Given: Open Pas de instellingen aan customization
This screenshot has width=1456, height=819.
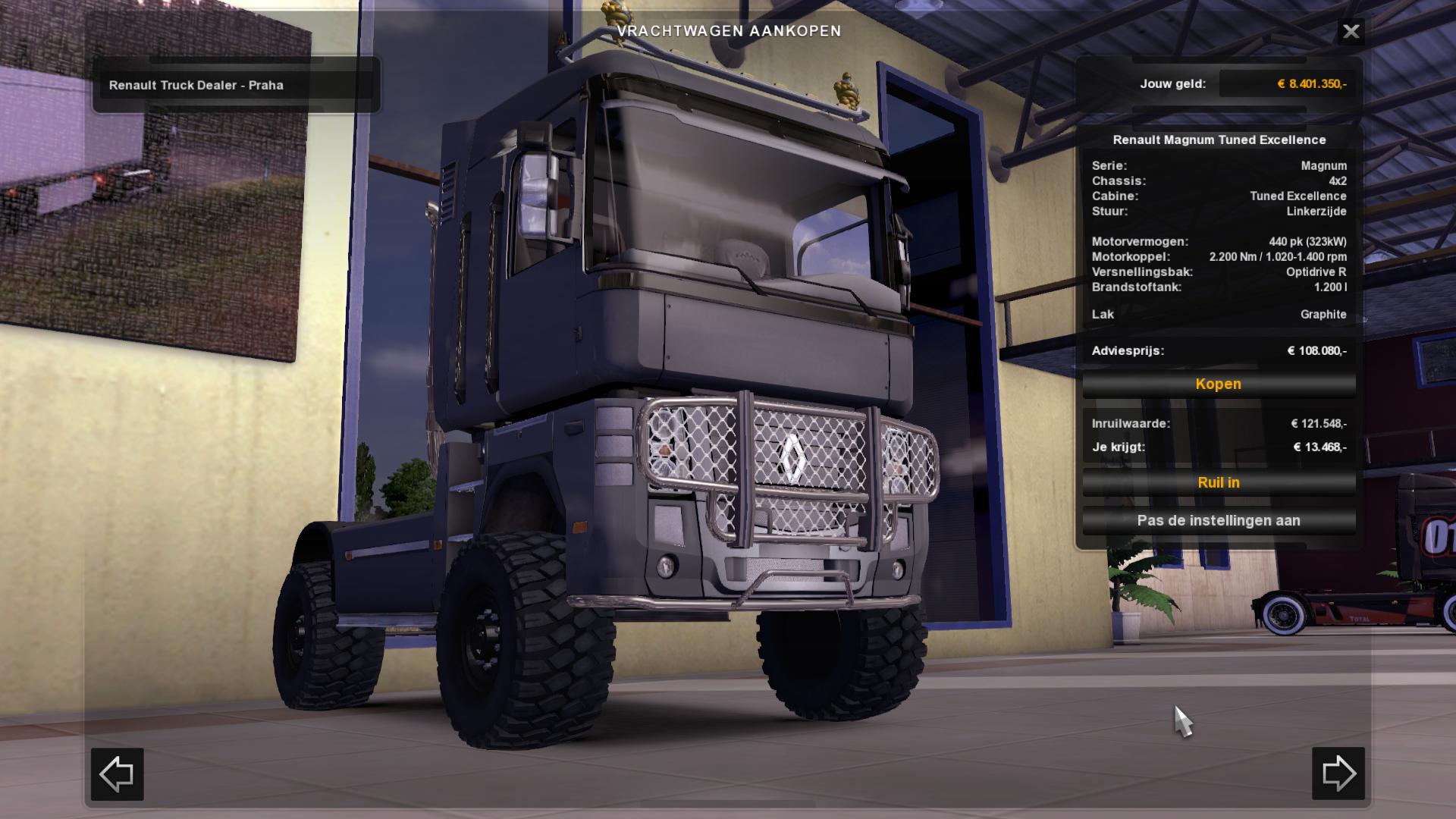Looking at the screenshot, I should (x=1218, y=521).
